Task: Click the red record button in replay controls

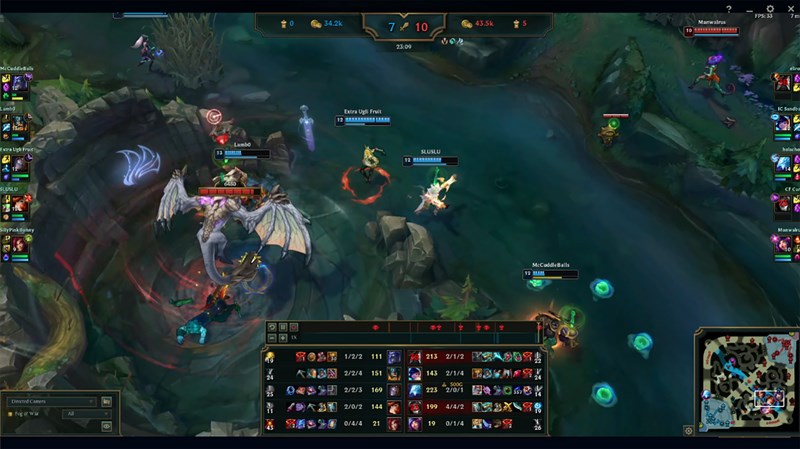Action: pyautogui.click(x=295, y=327)
